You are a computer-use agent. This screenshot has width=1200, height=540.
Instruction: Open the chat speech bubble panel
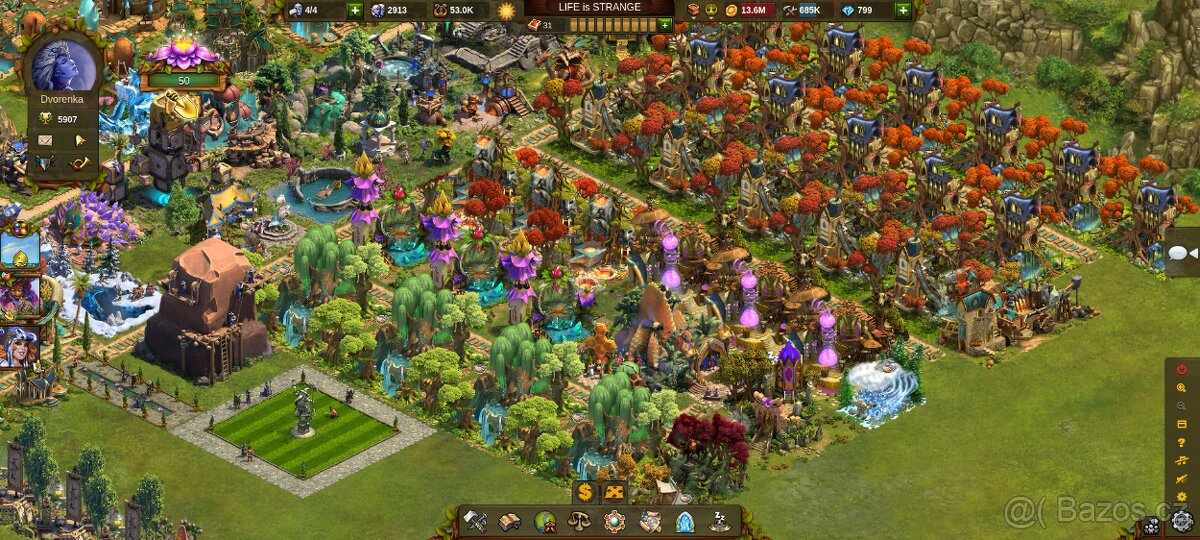click(x=1182, y=256)
